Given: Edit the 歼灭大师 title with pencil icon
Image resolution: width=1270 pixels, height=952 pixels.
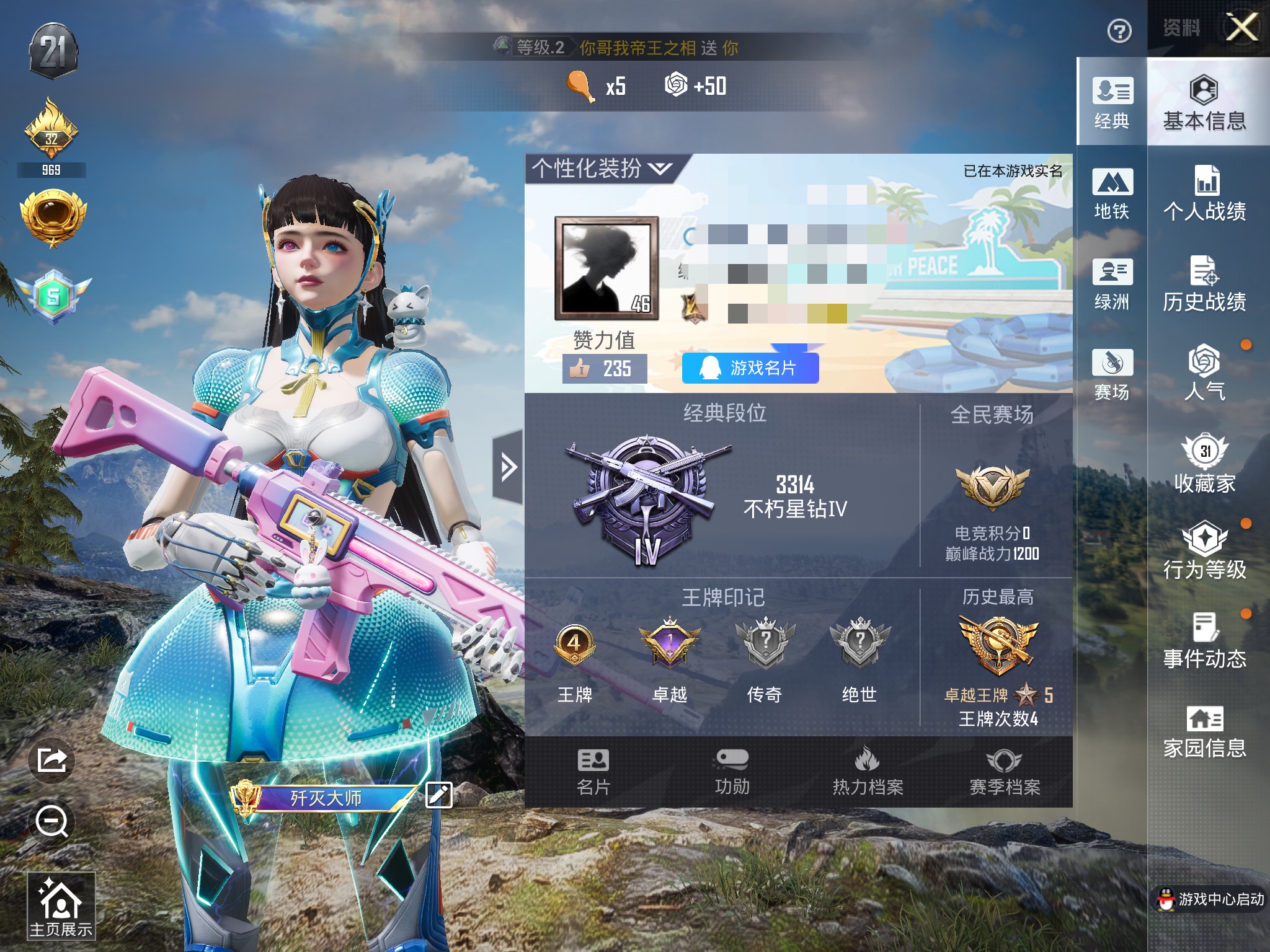Looking at the screenshot, I should point(439,795).
